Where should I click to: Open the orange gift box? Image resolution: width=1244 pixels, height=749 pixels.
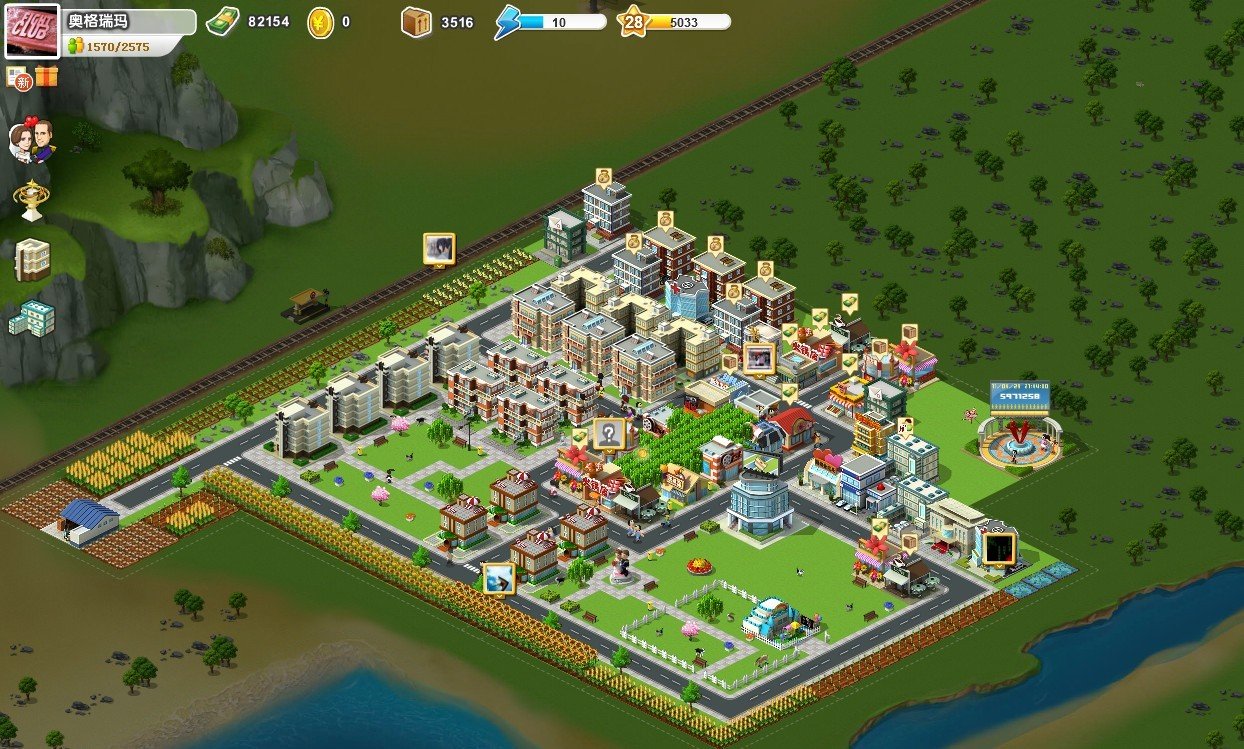(46, 76)
